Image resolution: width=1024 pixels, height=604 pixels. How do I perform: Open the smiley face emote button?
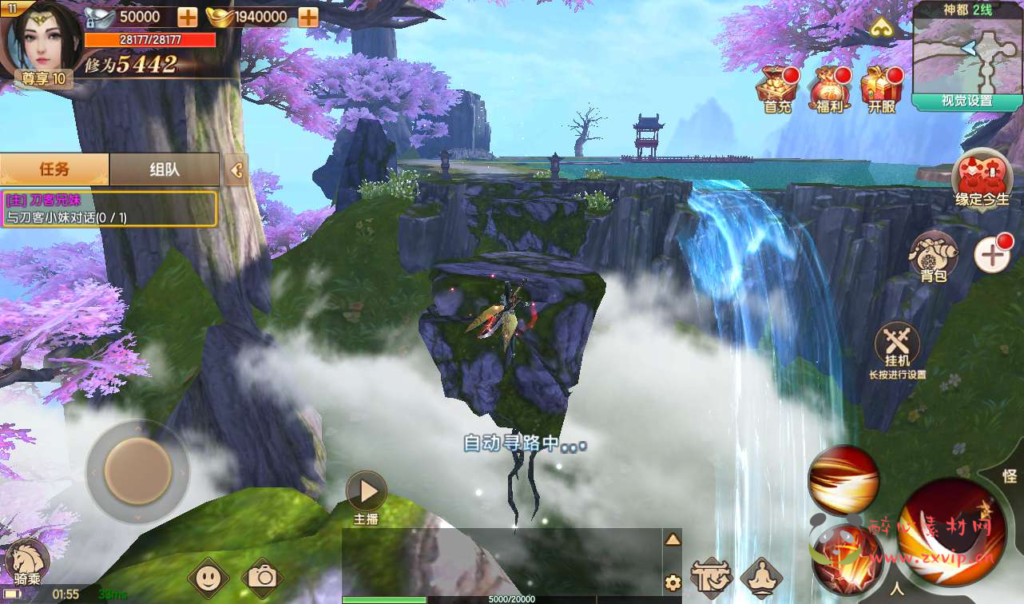click(208, 576)
